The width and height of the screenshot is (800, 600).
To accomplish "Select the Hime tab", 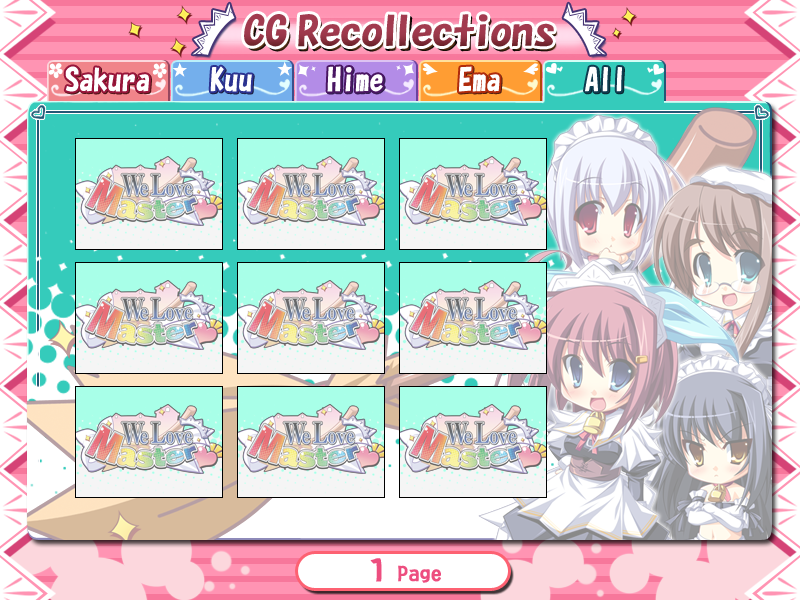I will (x=356, y=81).
